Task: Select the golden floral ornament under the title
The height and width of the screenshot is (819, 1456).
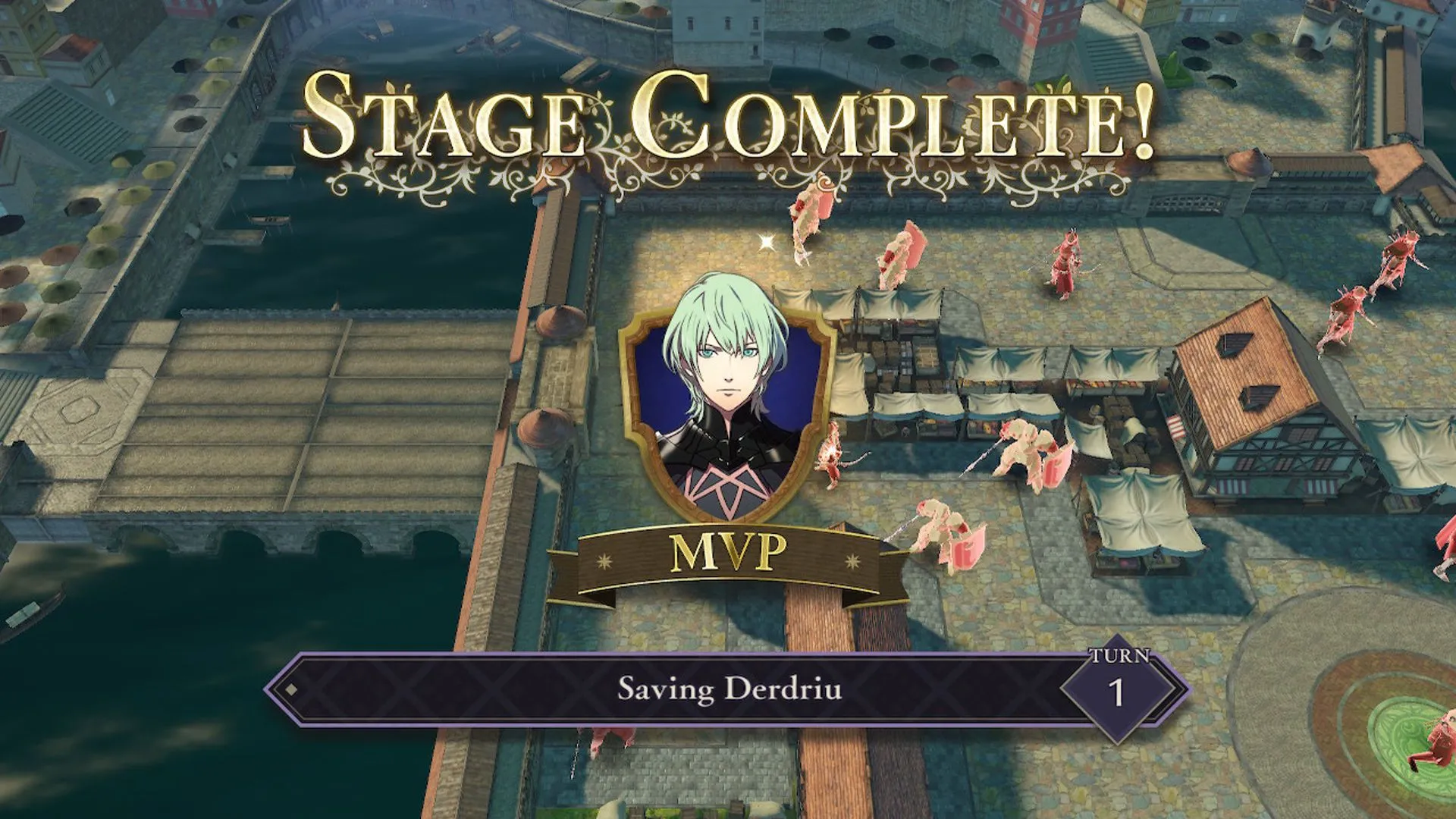Action: pos(728,178)
